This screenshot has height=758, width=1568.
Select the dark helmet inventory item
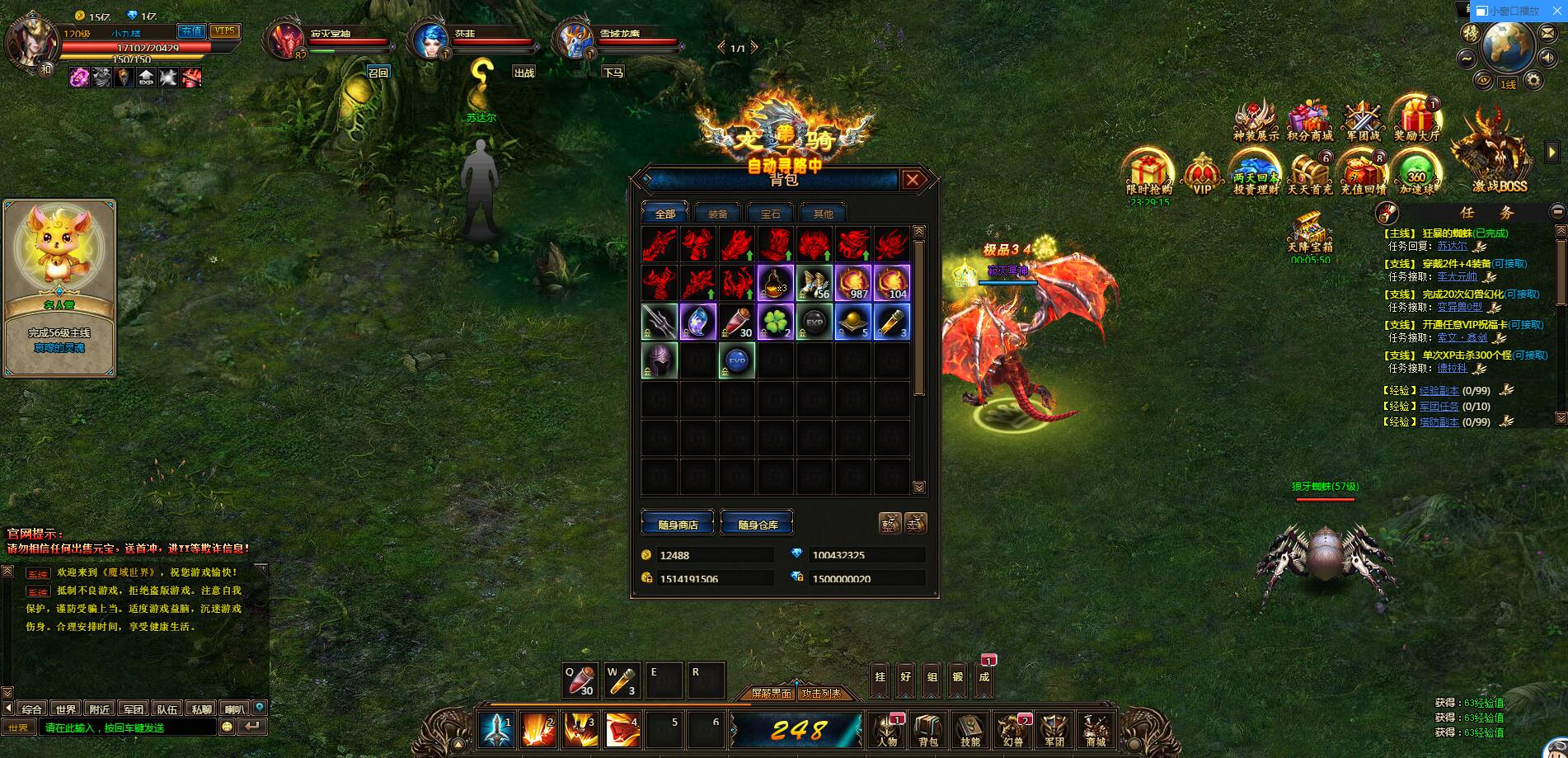point(659,360)
